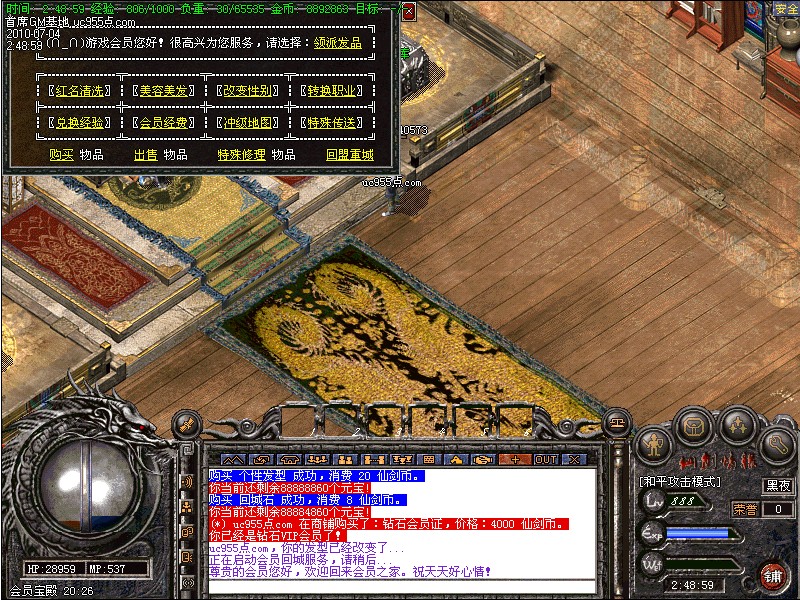Open the bag icon in the round menu
The image size is (800, 600).
pos(693,425)
